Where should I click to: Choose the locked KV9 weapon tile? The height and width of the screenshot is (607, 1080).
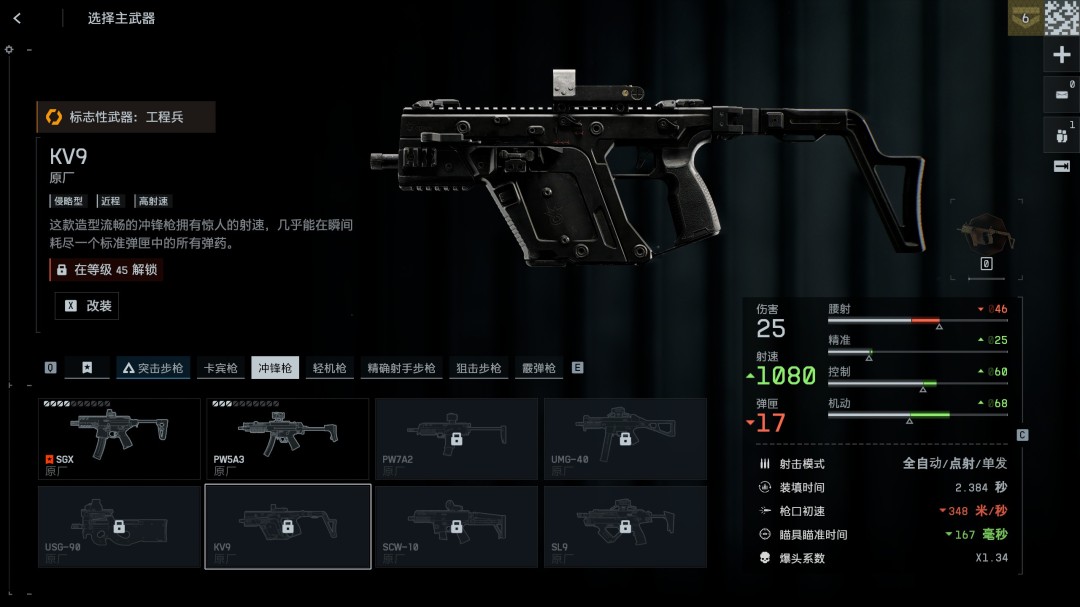click(288, 526)
